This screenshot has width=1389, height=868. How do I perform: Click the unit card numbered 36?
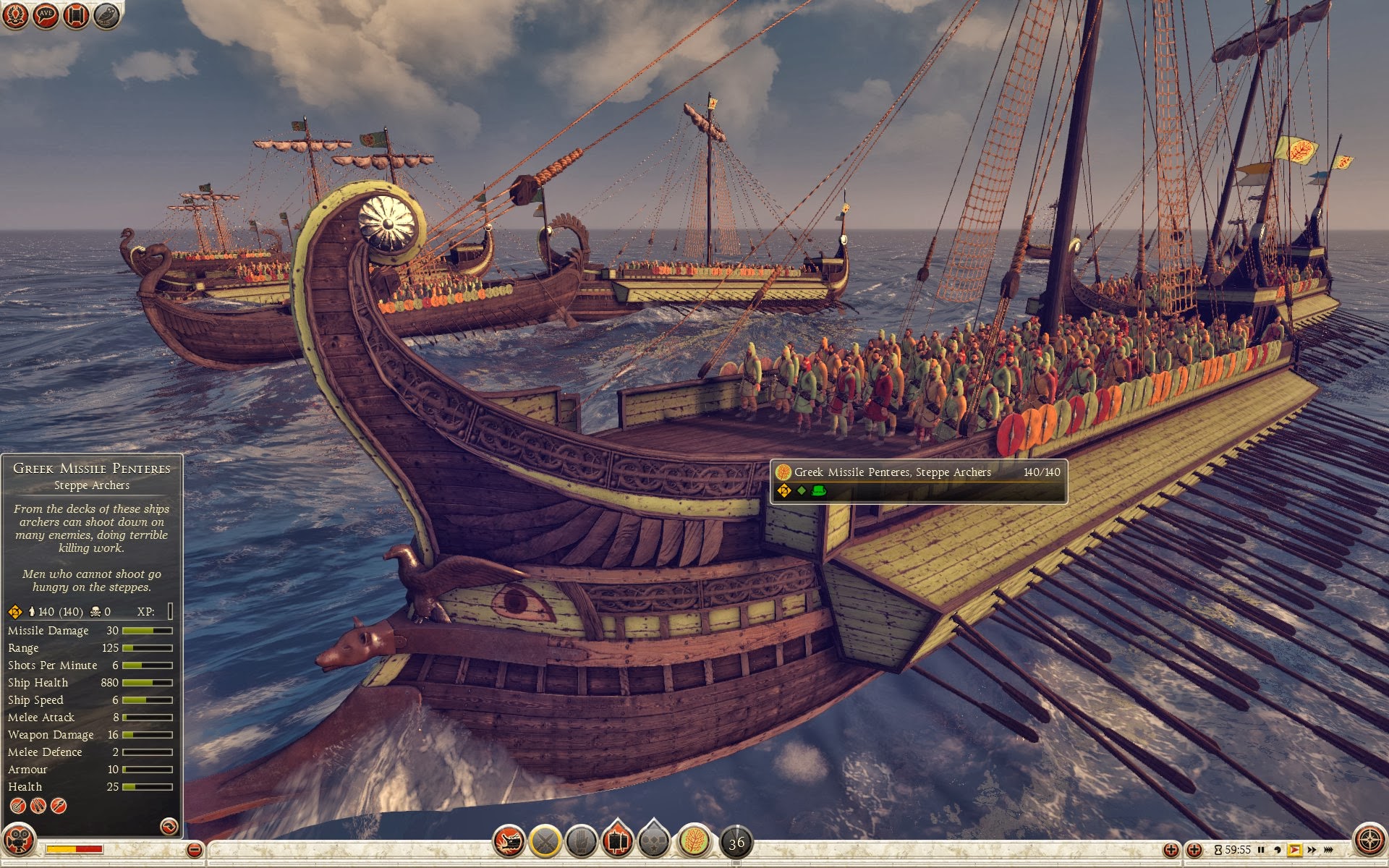[x=736, y=842]
